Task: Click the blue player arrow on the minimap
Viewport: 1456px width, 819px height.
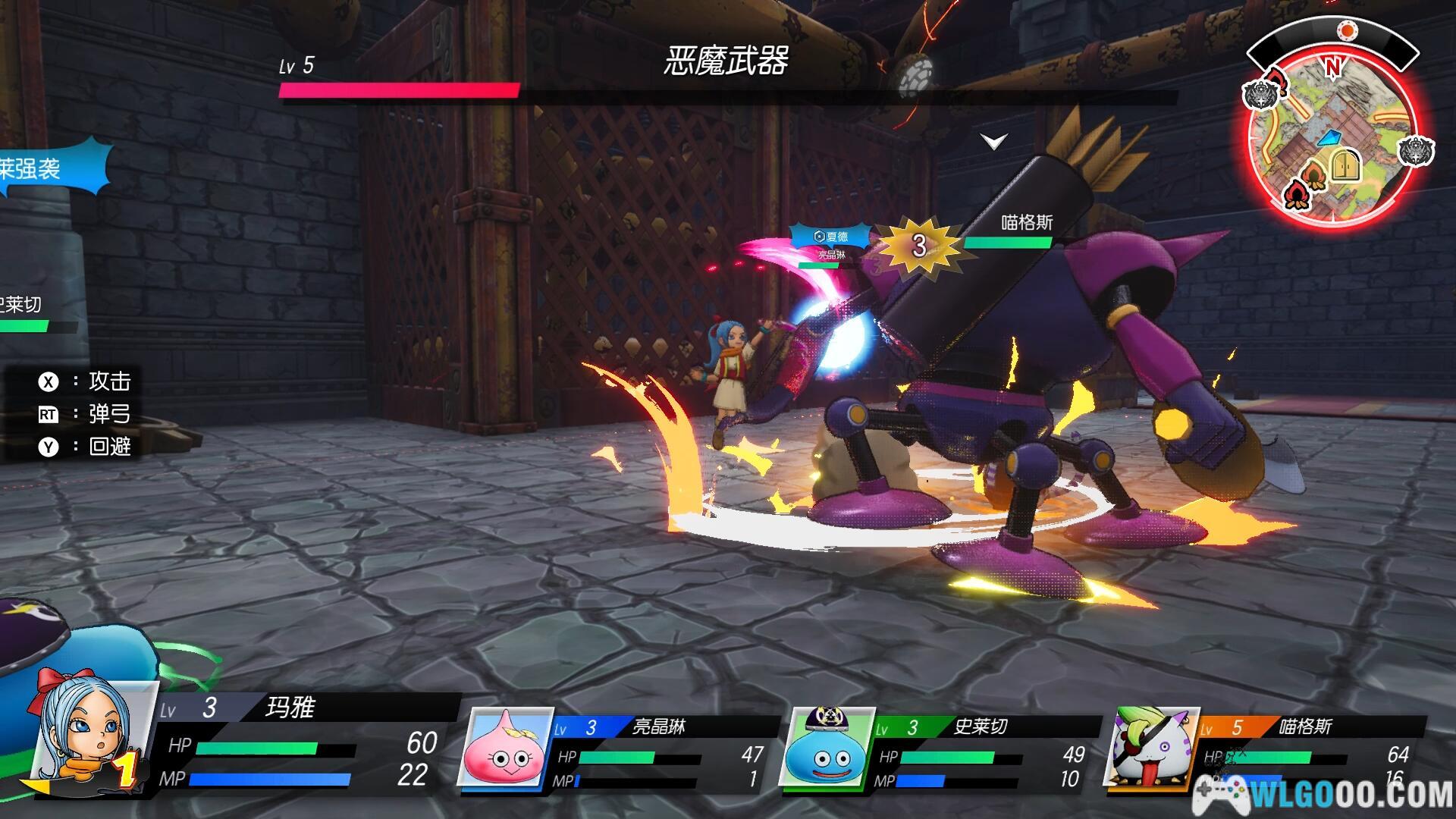Action: tap(1329, 138)
